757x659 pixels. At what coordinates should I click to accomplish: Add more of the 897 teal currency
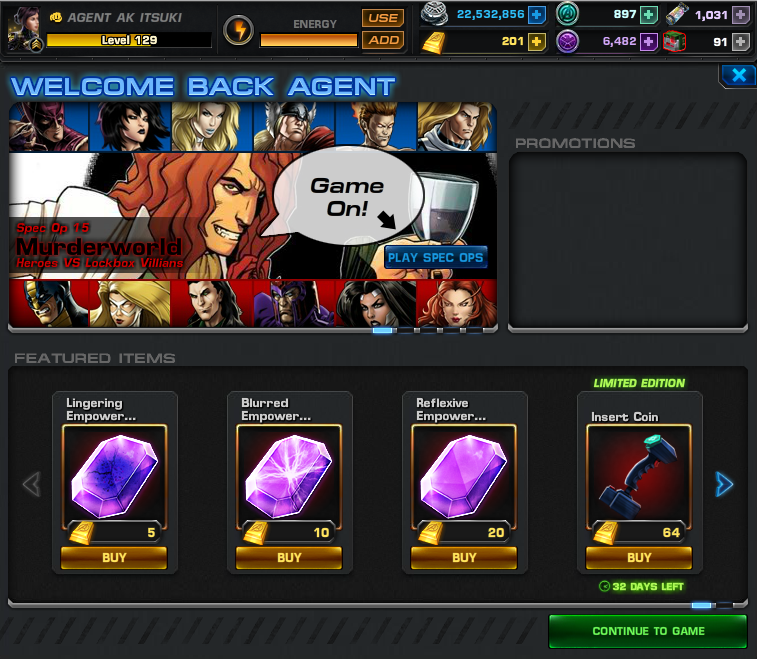(649, 14)
